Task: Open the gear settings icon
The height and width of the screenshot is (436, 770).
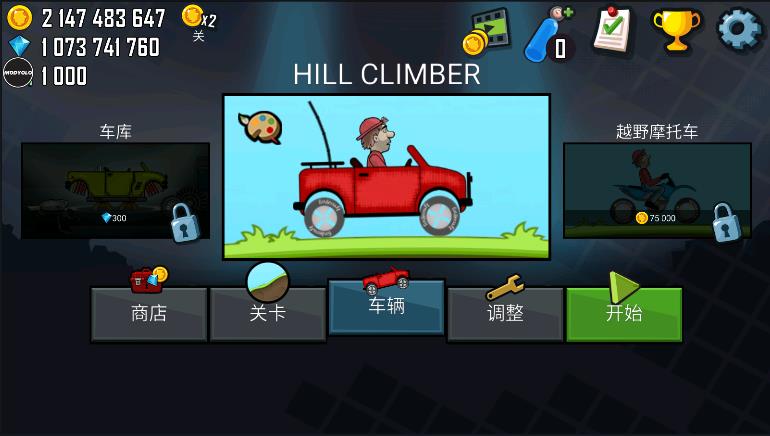Action: click(739, 30)
